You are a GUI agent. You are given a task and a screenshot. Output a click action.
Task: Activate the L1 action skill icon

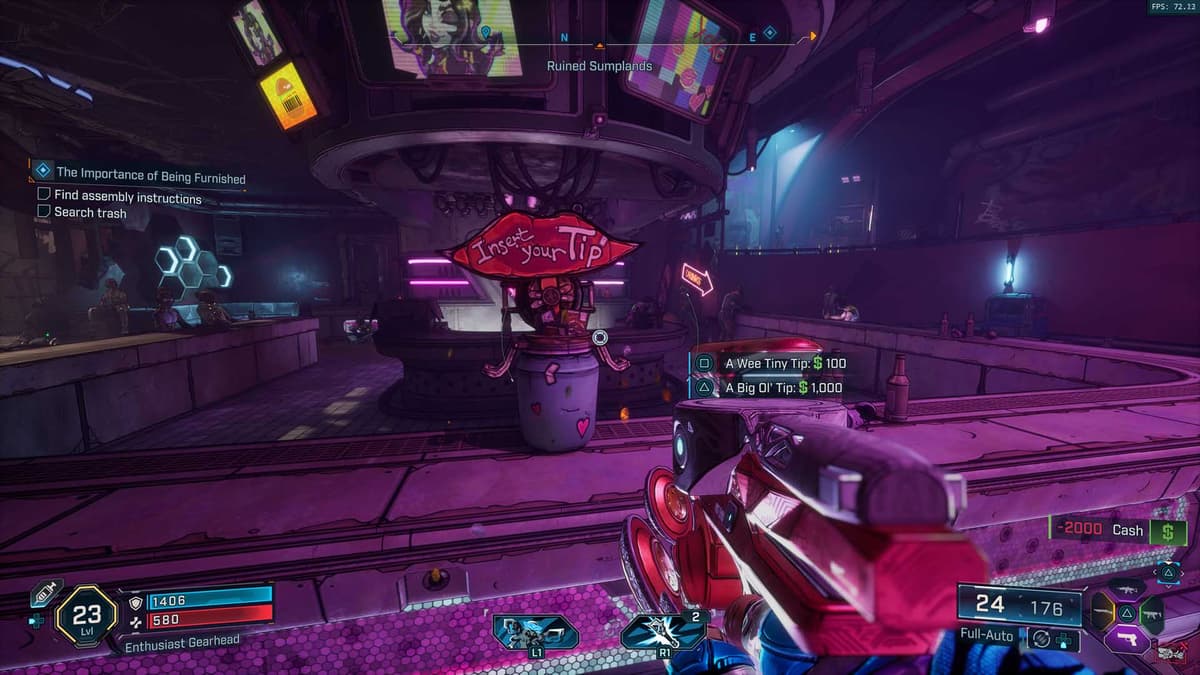tap(535, 632)
